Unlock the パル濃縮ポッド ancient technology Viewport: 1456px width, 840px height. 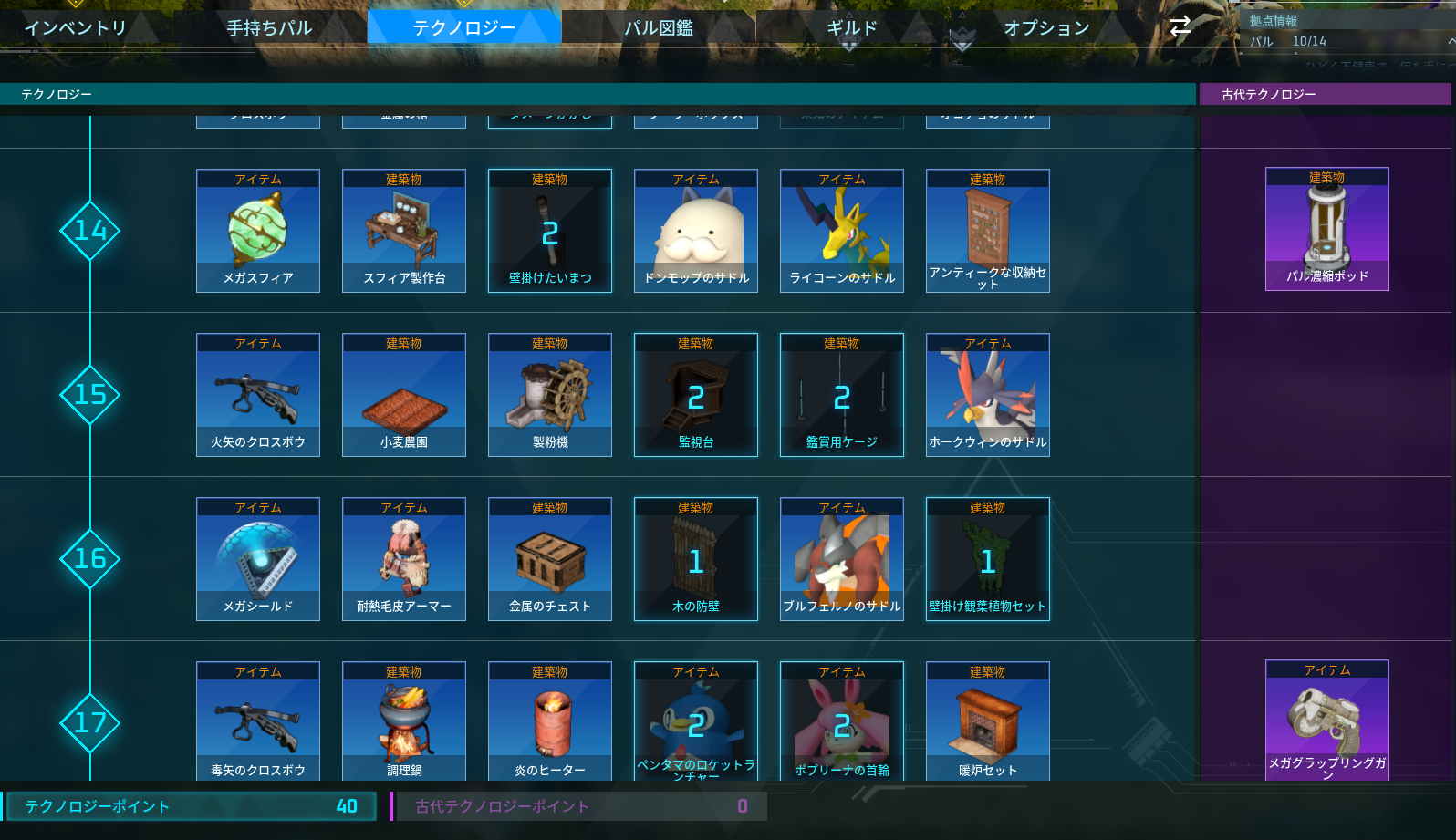pyautogui.click(x=1326, y=230)
